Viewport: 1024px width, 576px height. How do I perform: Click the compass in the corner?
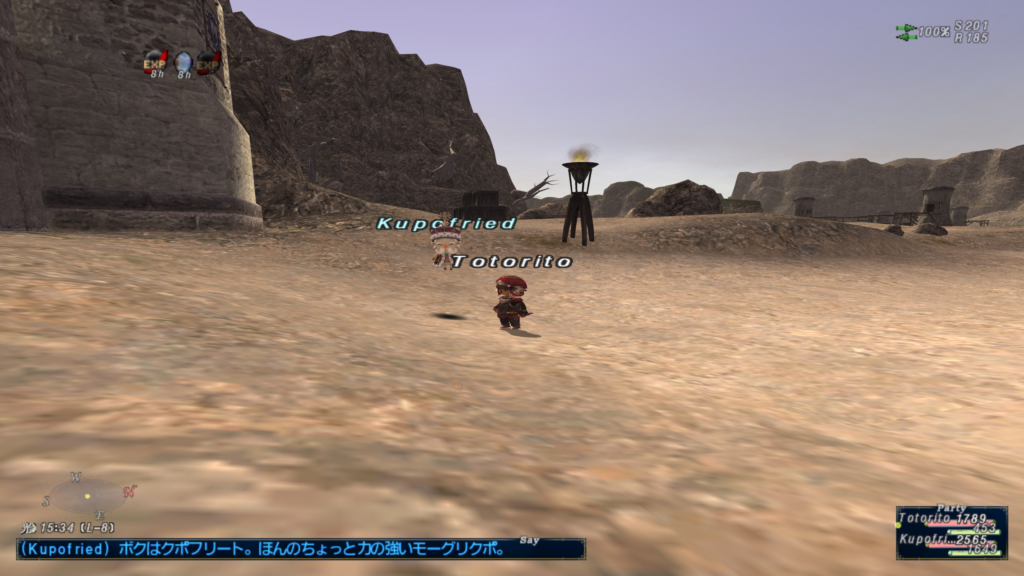point(87,496)
